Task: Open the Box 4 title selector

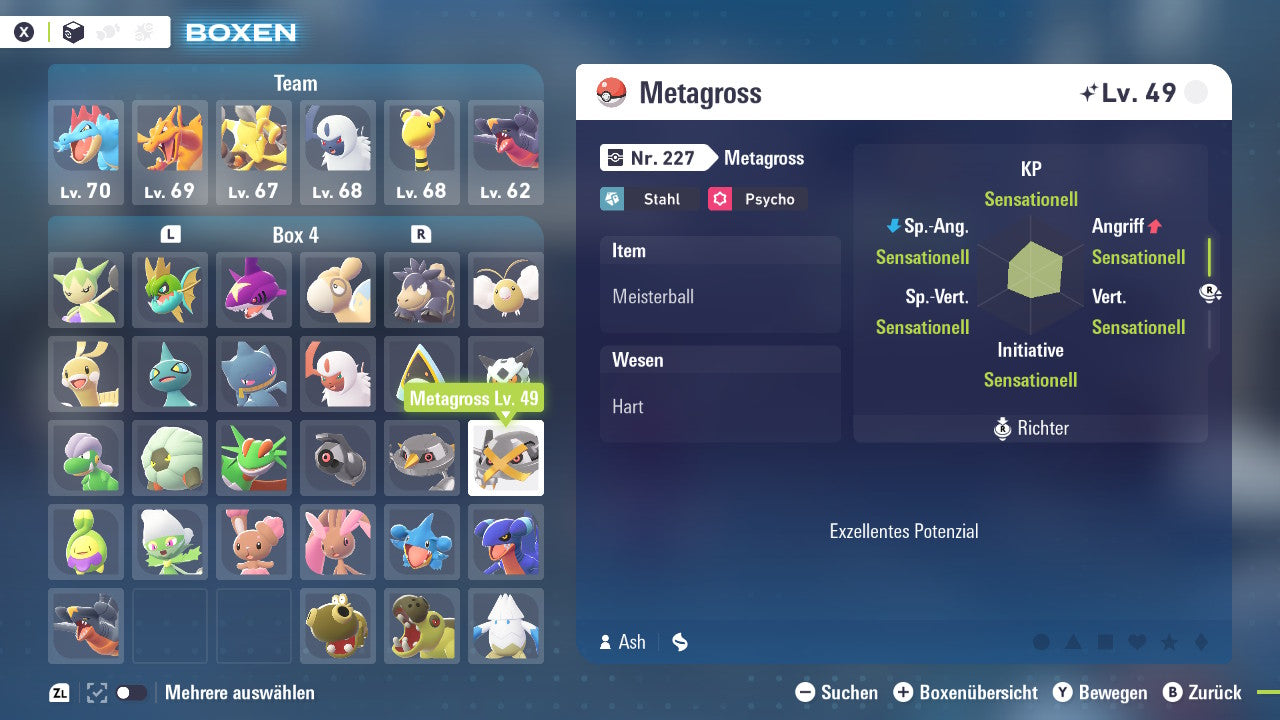Action: (x=298, y=234)
